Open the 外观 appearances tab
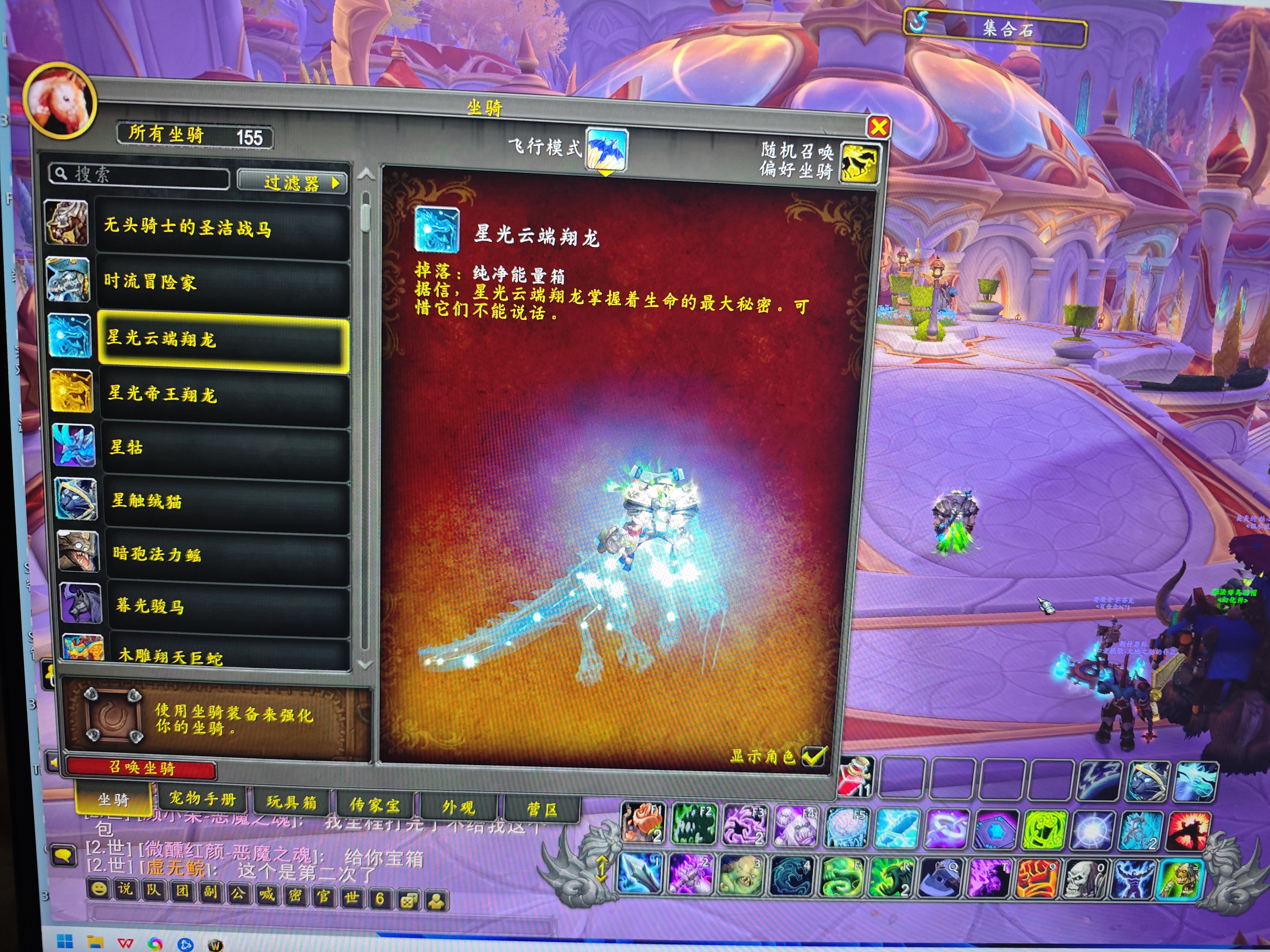The image size is (1270, 952). [458, 807]
